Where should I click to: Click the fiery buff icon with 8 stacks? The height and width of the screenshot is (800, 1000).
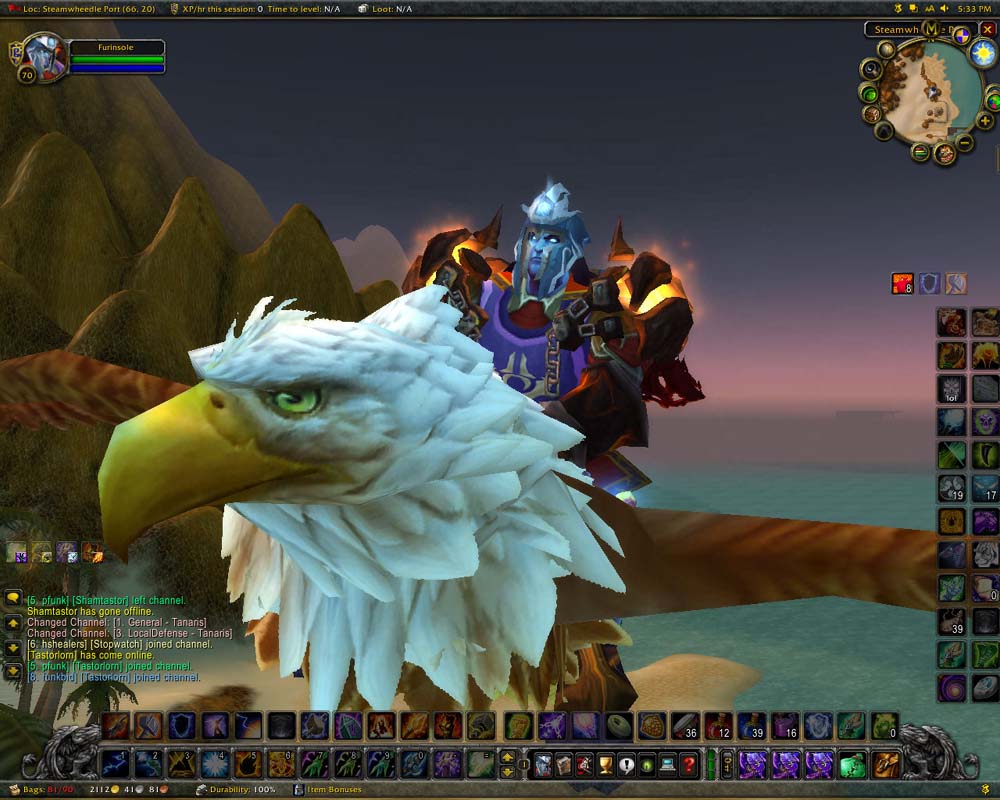[903, 284]
